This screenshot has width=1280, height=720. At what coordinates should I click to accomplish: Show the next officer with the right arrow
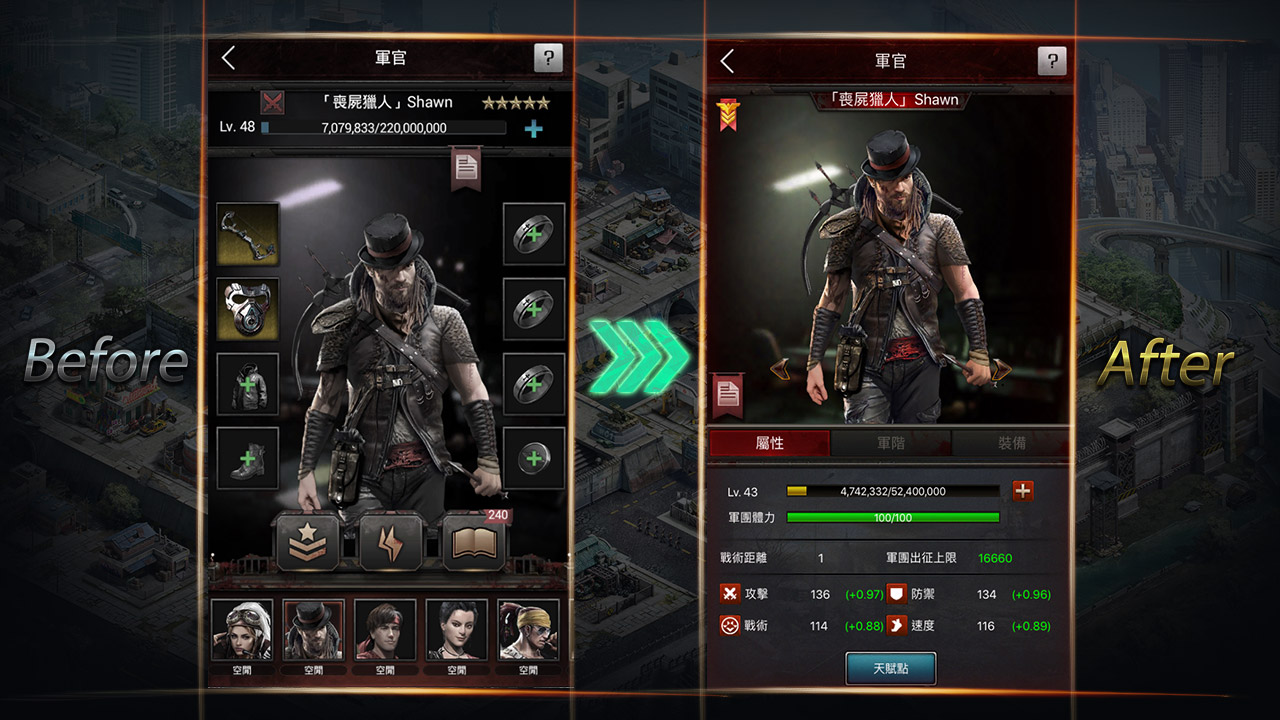pyautogui.click(x=998, y=370)
